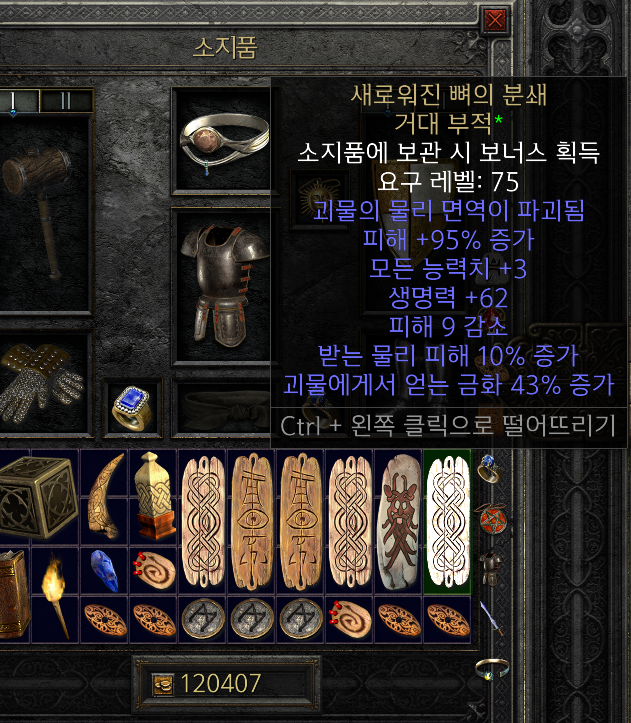Pick up the dark creature-engraved grand charm

[399, 520]
